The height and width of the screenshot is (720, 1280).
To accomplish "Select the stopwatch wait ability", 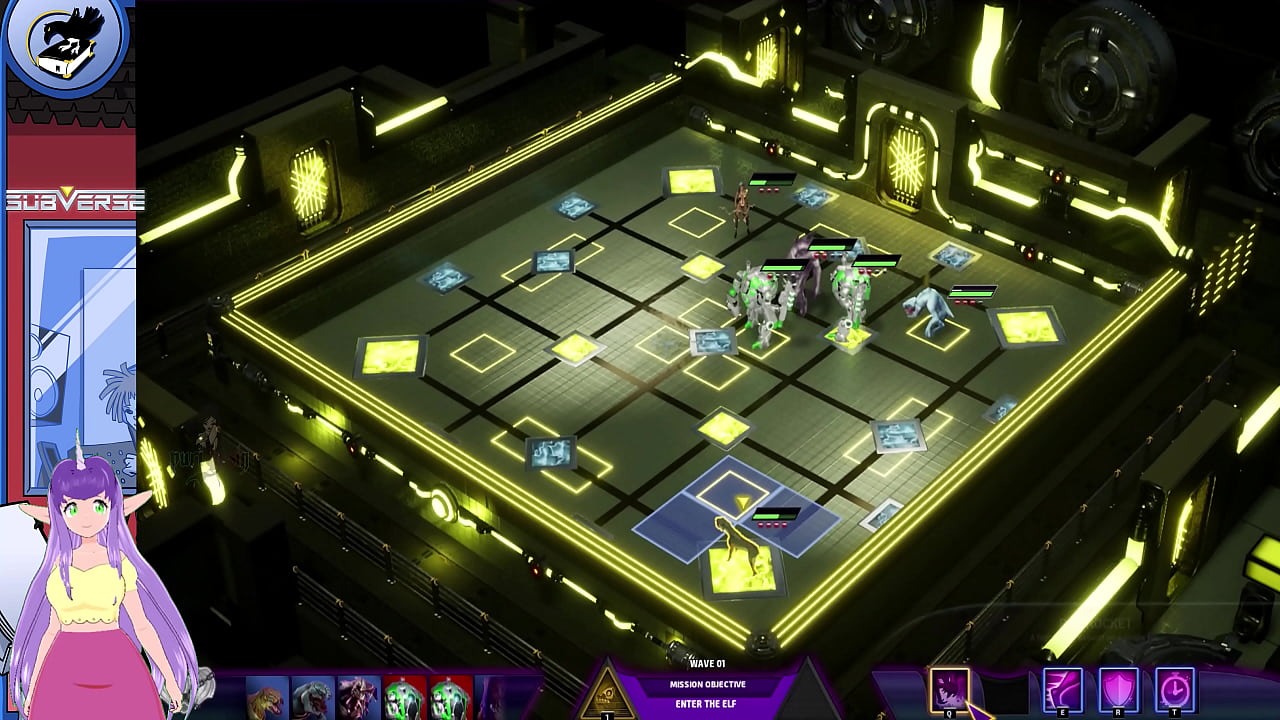I will 1175,689.
